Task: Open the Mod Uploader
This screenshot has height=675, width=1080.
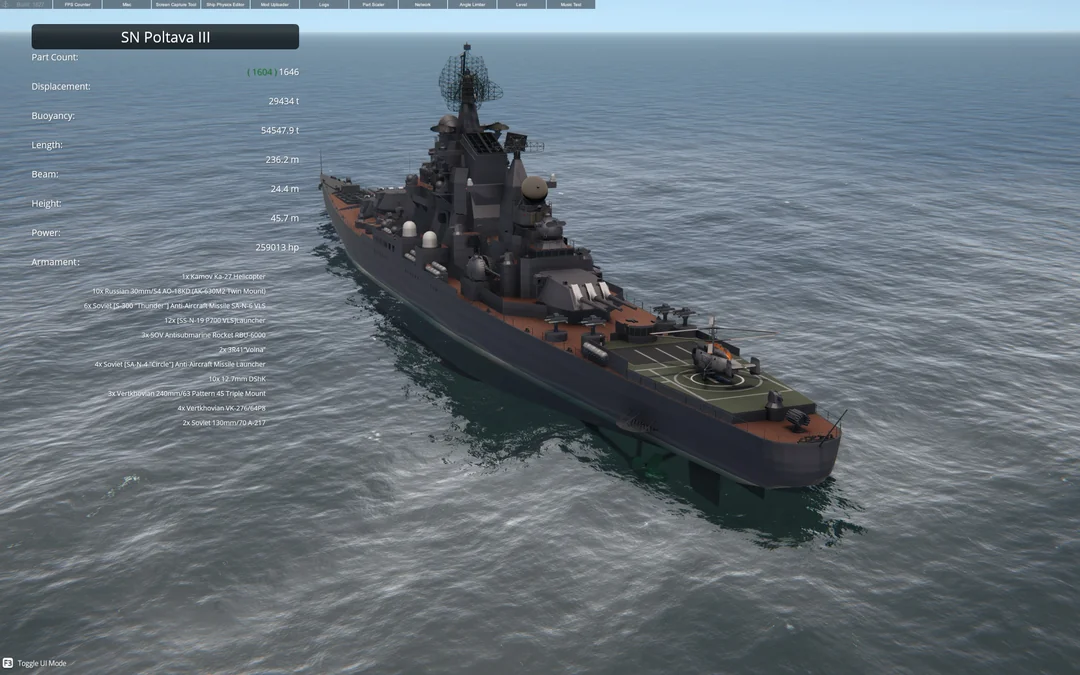Action: pos(274,5)
